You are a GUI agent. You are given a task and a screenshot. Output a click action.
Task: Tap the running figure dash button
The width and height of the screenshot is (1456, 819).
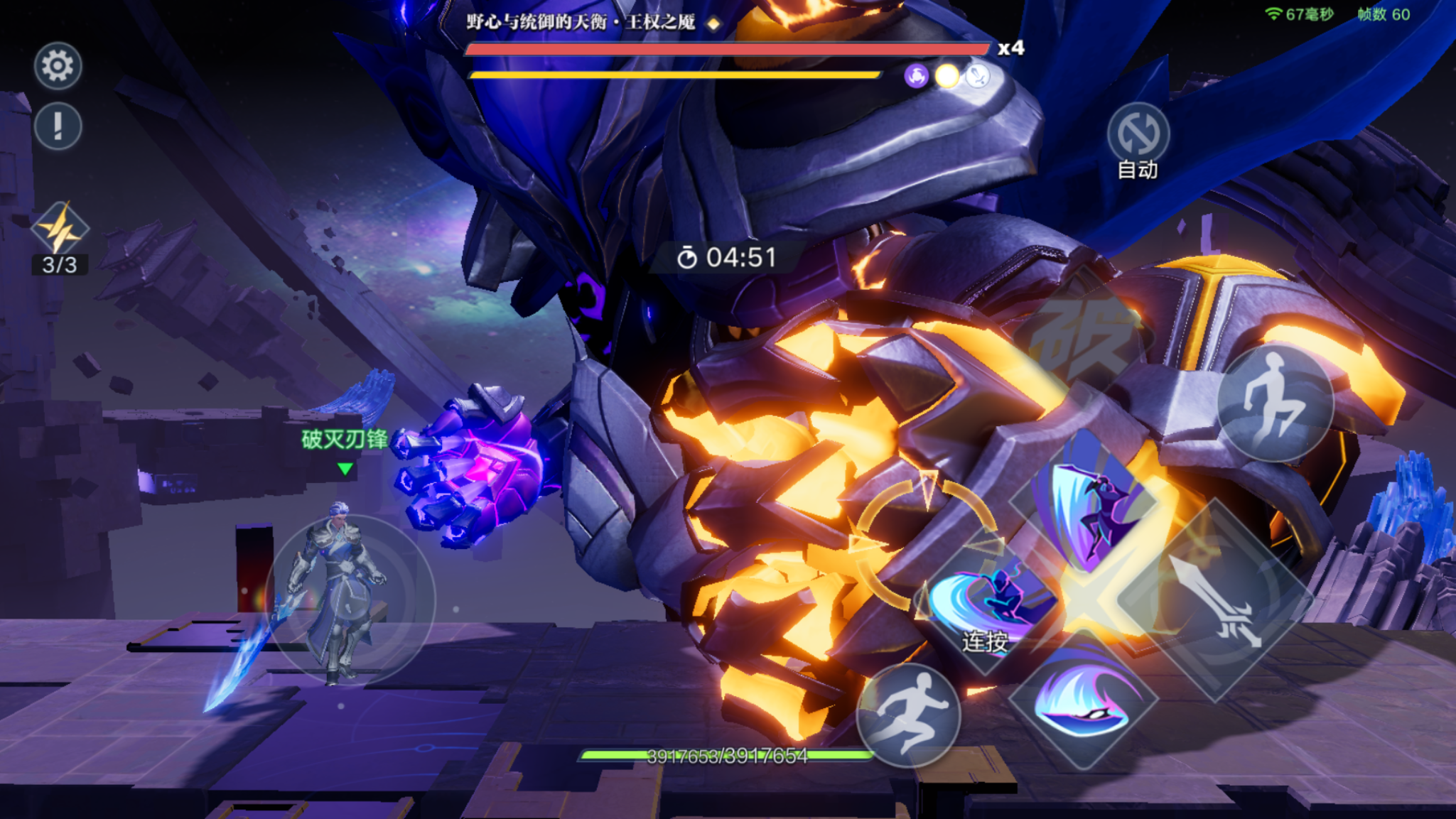908,715
